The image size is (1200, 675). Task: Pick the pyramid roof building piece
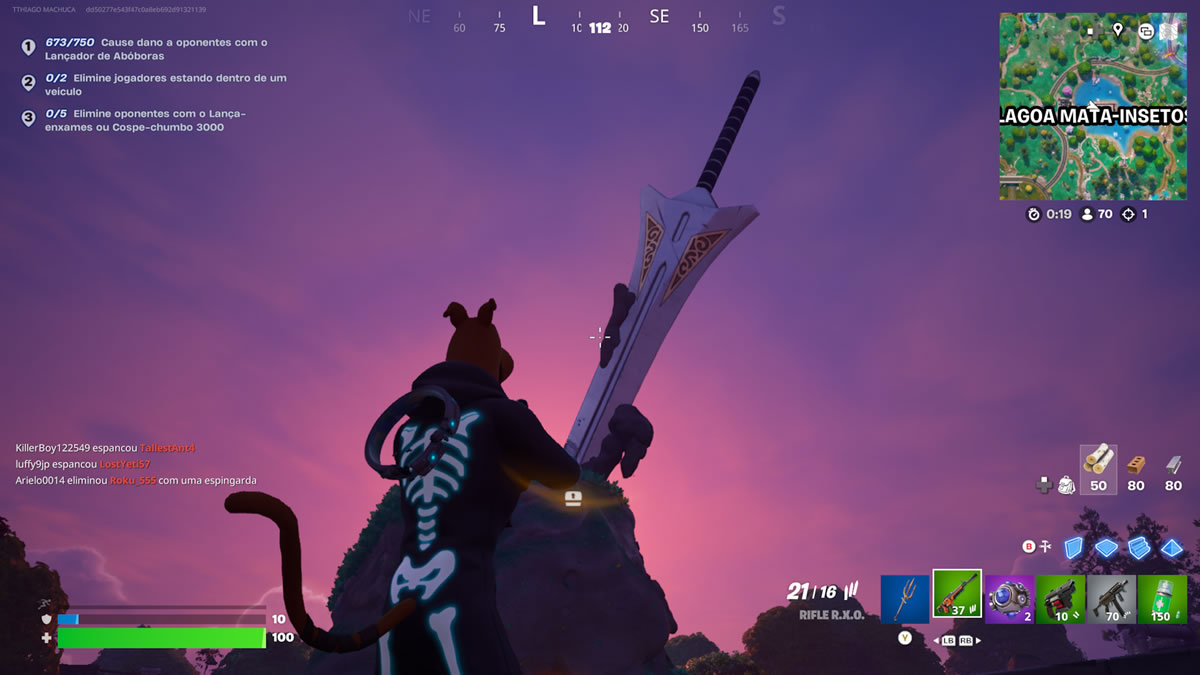[1172, 547]
